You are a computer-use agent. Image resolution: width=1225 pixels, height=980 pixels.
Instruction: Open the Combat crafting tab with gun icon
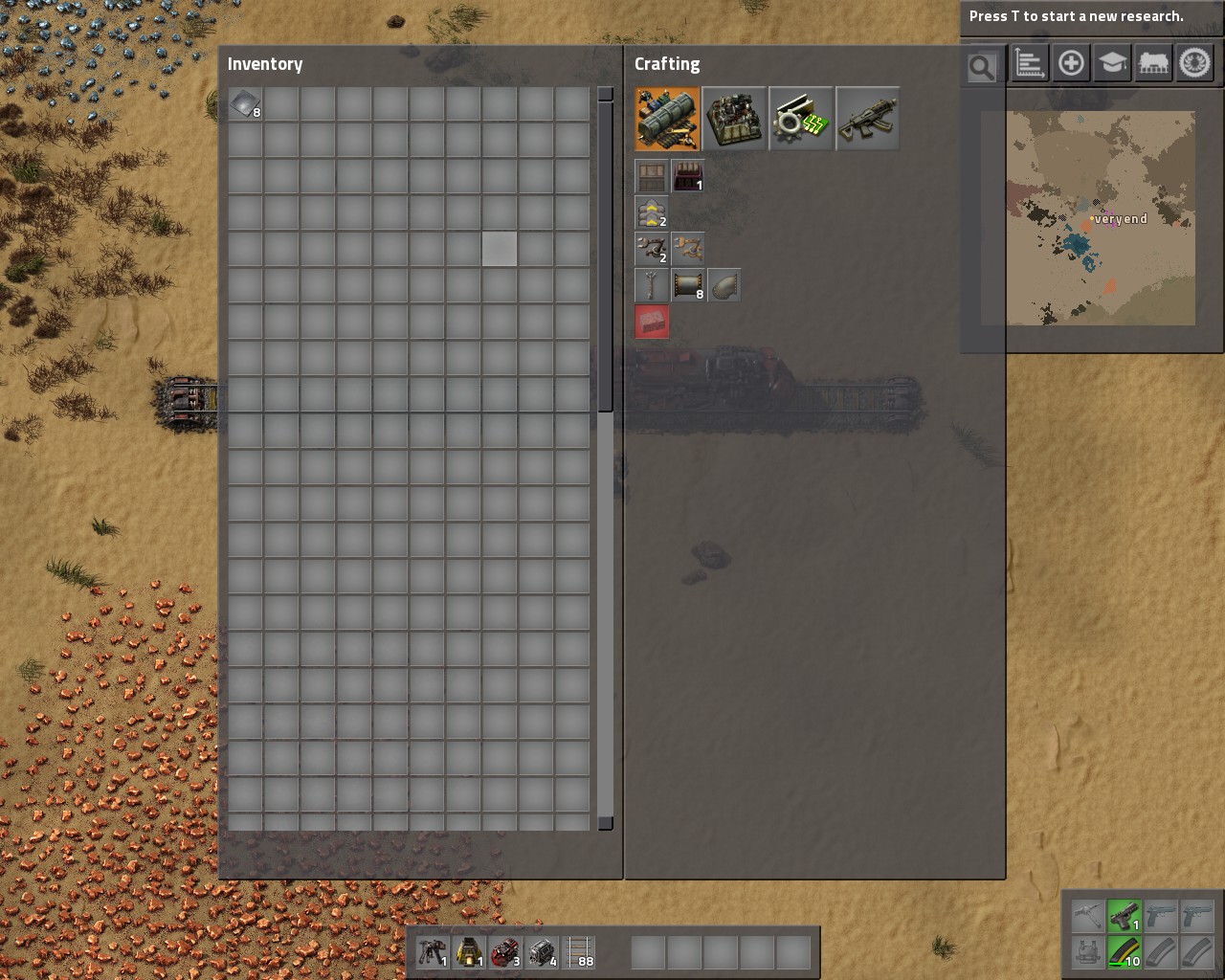click(867, 120)
